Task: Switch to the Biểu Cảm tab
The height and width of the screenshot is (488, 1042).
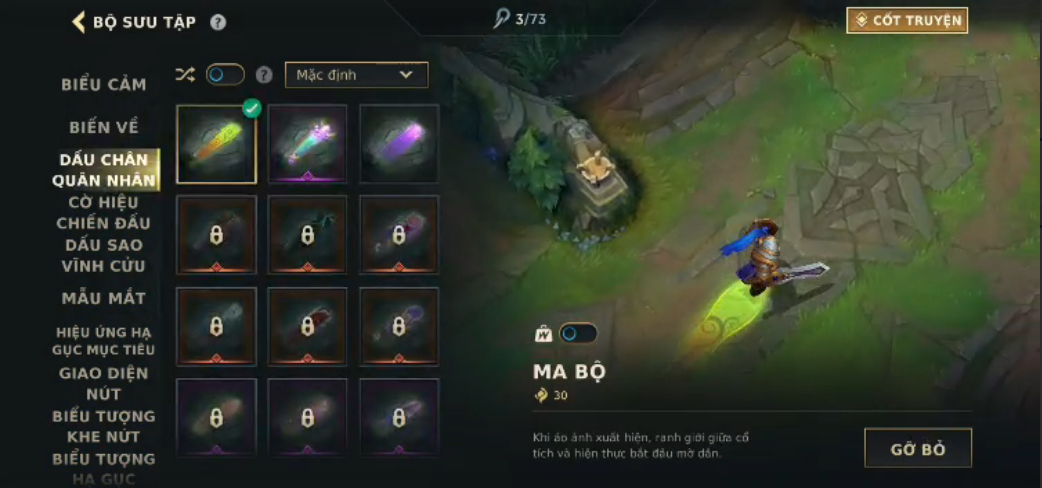Action: [x=104, y=84]
